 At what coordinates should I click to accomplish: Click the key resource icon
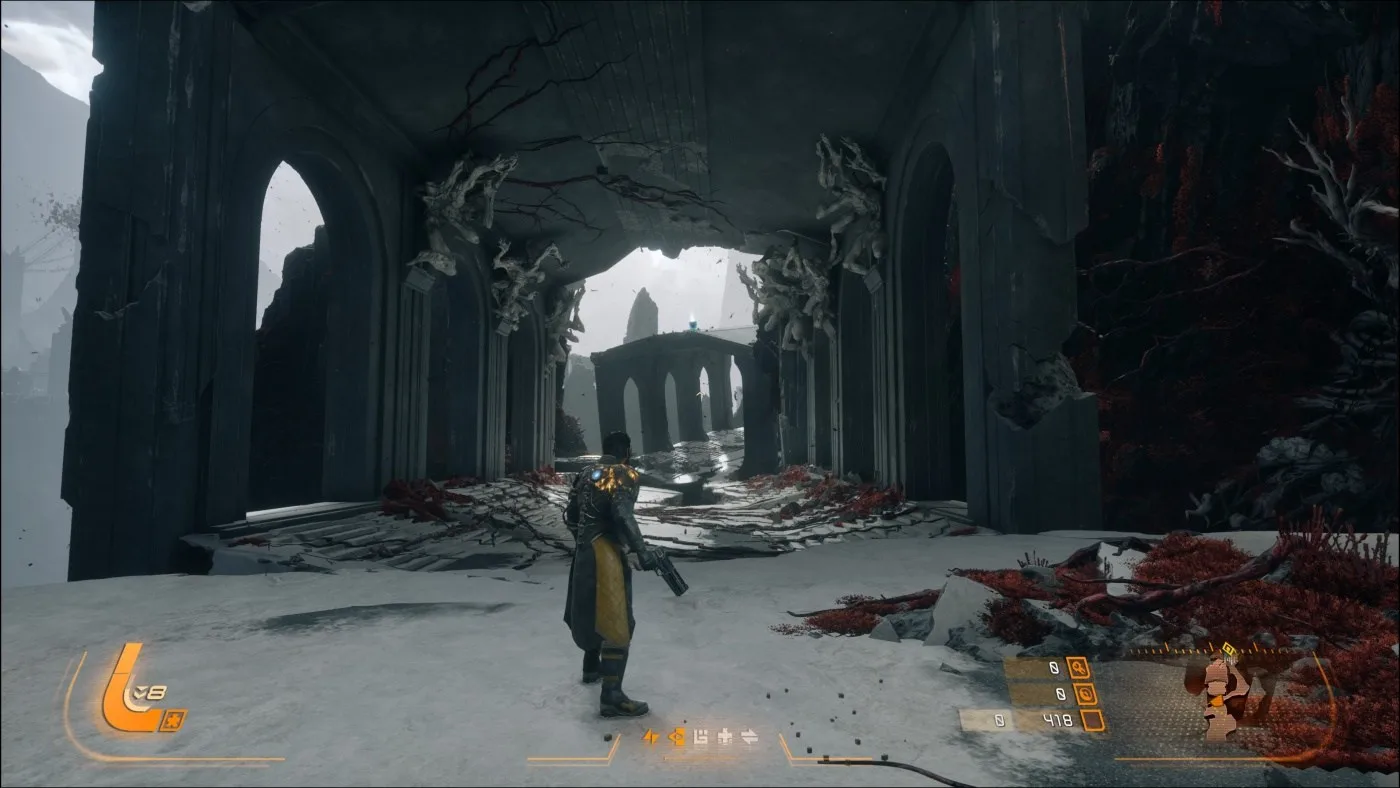(x=1078, y=667)
